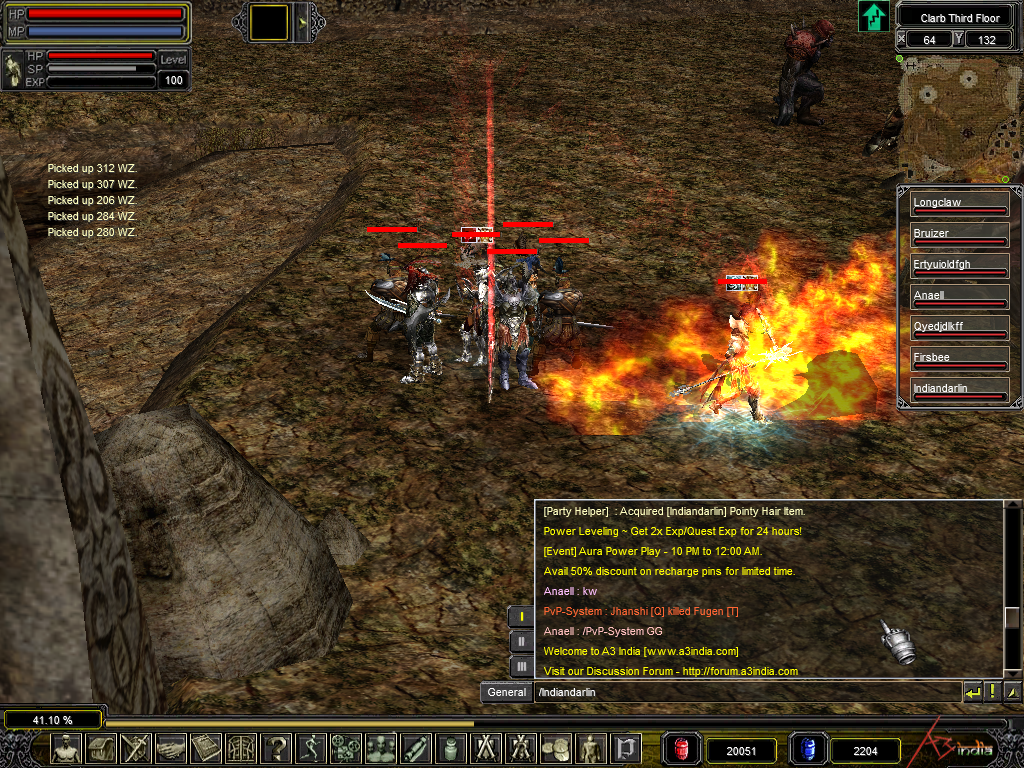Select party member Anaell
This screenshot has width=1024, height=768.
953,297
